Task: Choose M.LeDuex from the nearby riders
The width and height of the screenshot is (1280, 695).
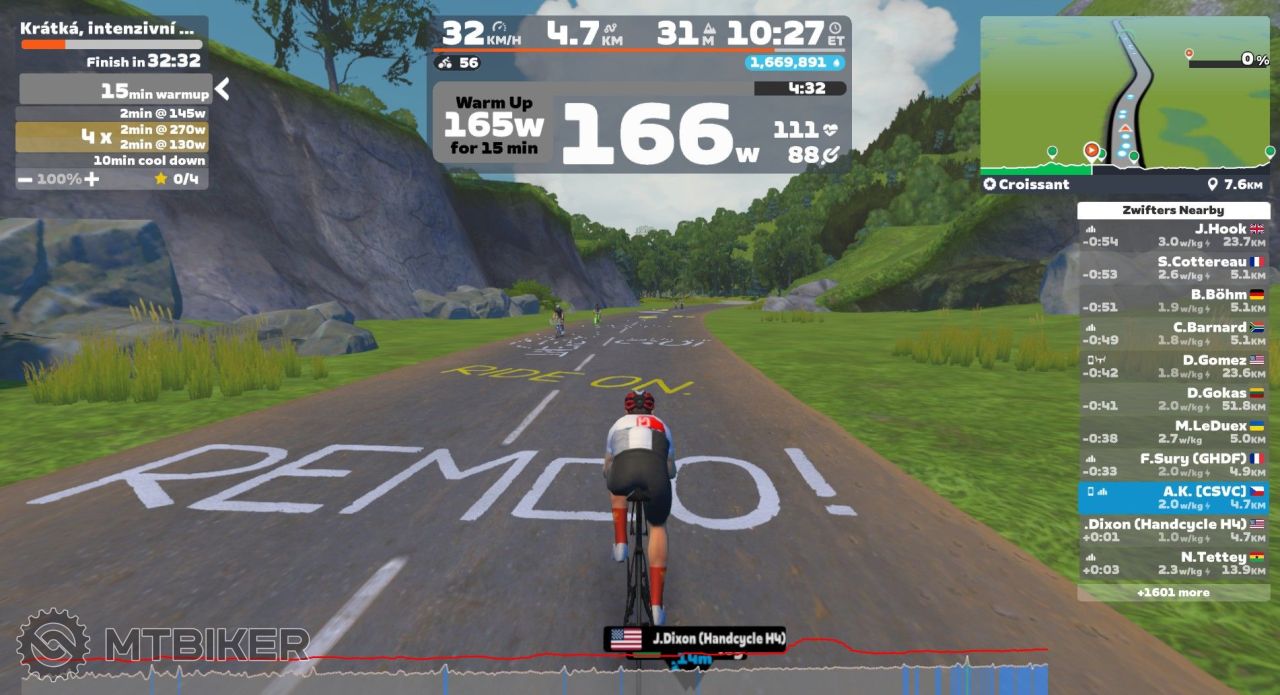Action: [1174, 432]
